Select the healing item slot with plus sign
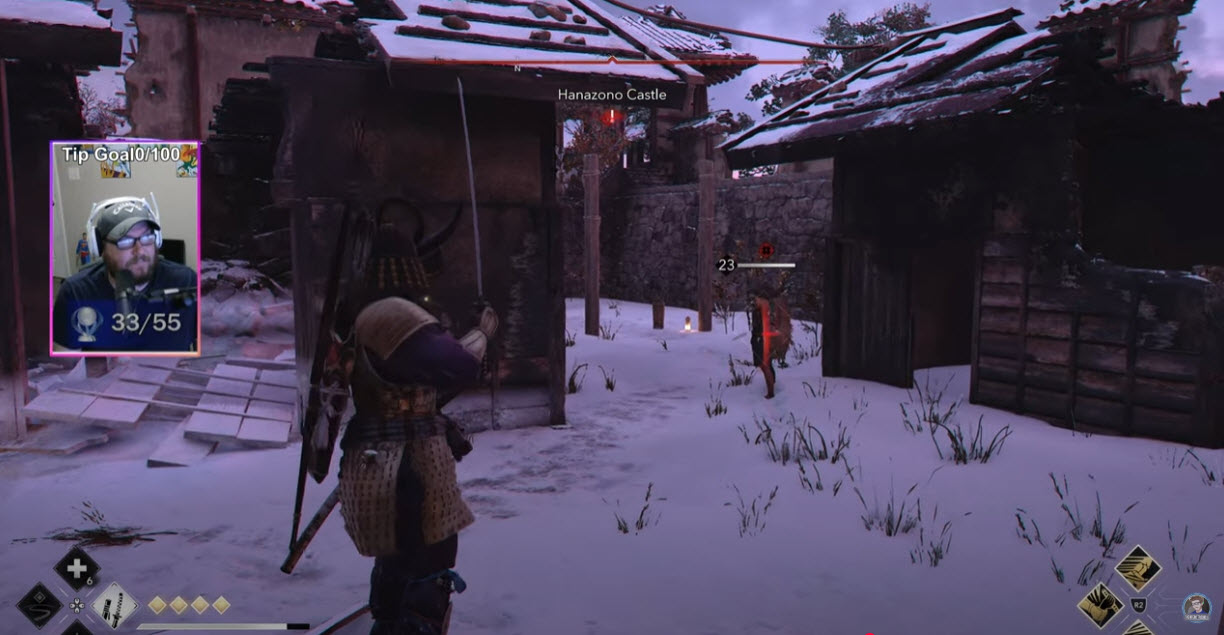Viewport: 1224px width, 635px height. pos(76,568)
